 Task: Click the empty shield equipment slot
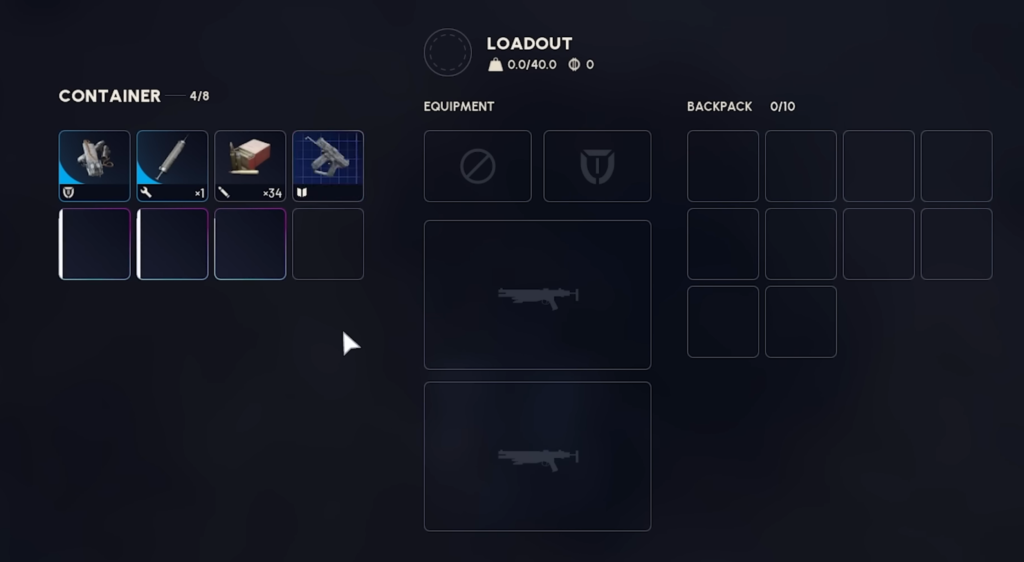pyautogui.click(x=597, y=166)
